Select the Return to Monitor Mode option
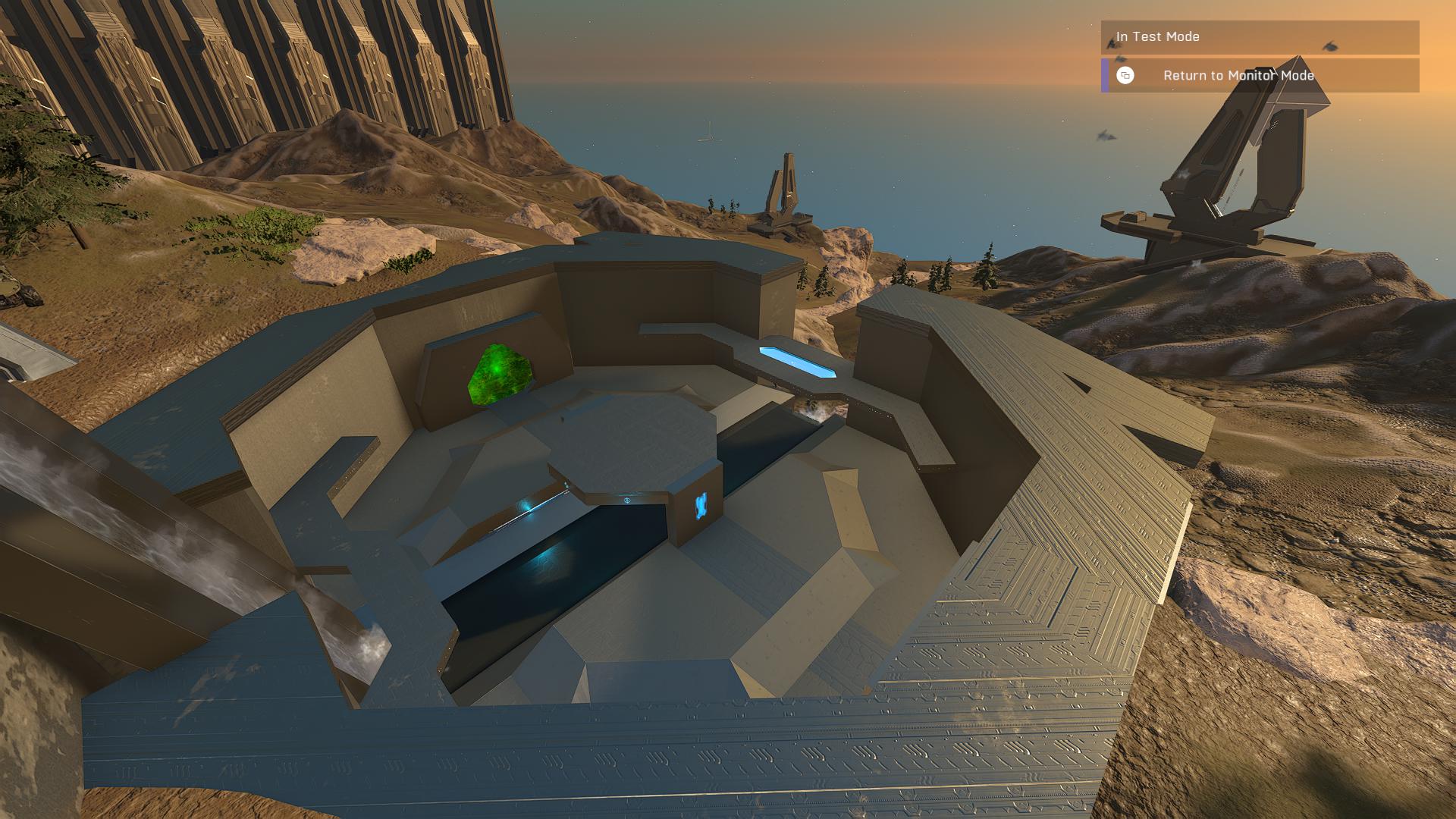This screenshot has width=1456, height=819. pos(1238,76)
